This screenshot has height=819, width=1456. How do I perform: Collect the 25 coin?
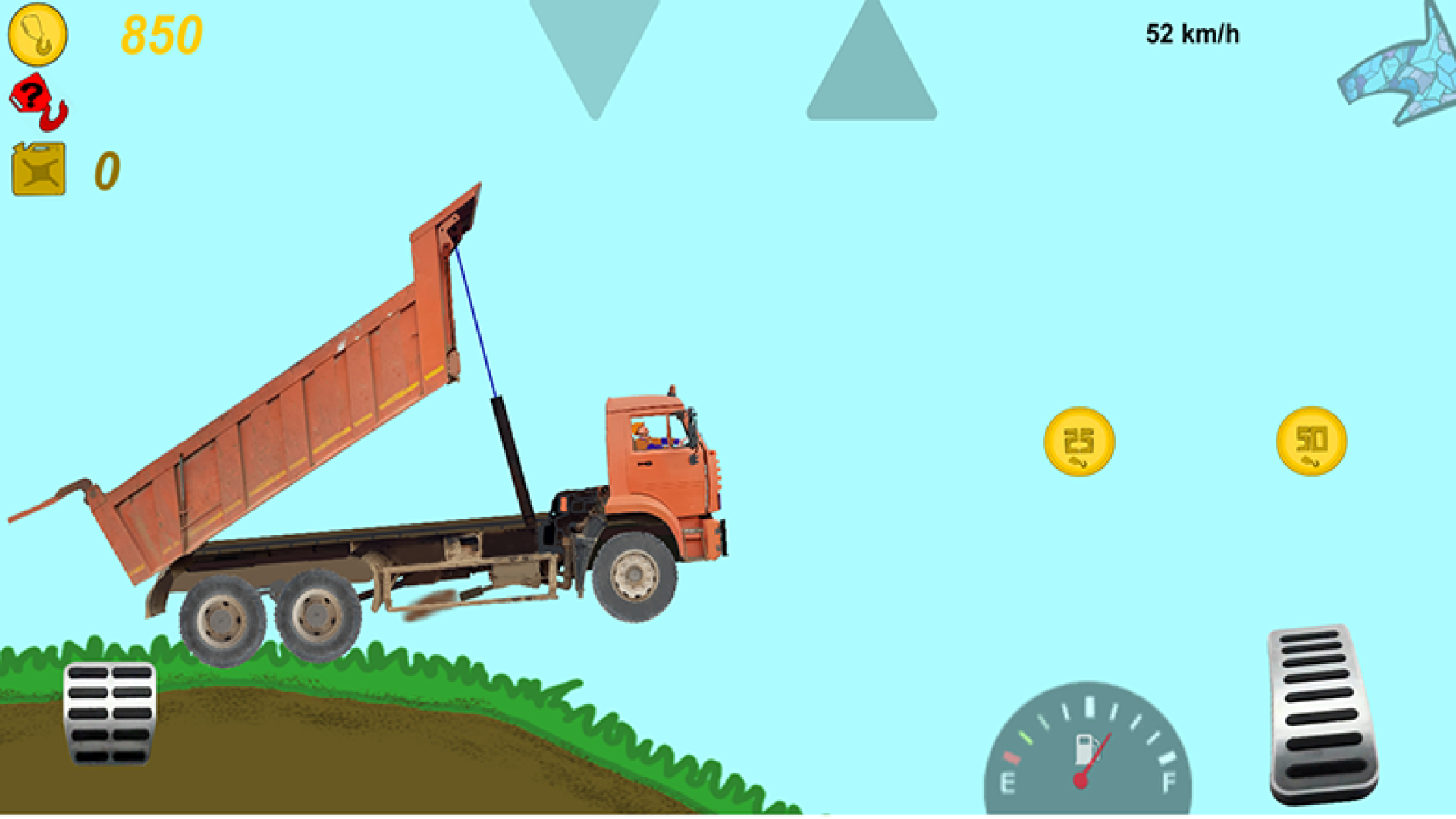(1080, 441)
